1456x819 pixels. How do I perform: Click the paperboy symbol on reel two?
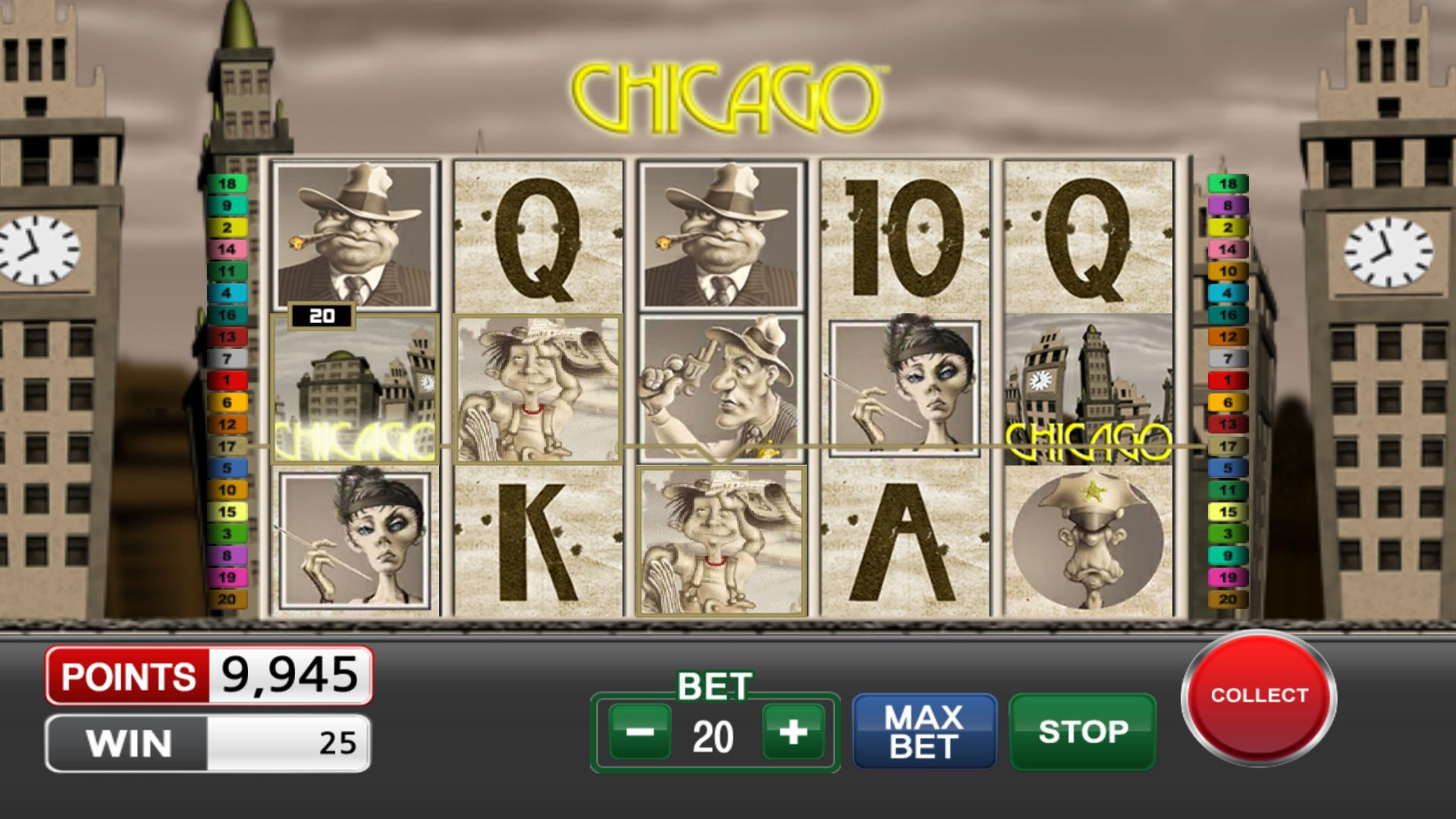[x=538, y=387]
